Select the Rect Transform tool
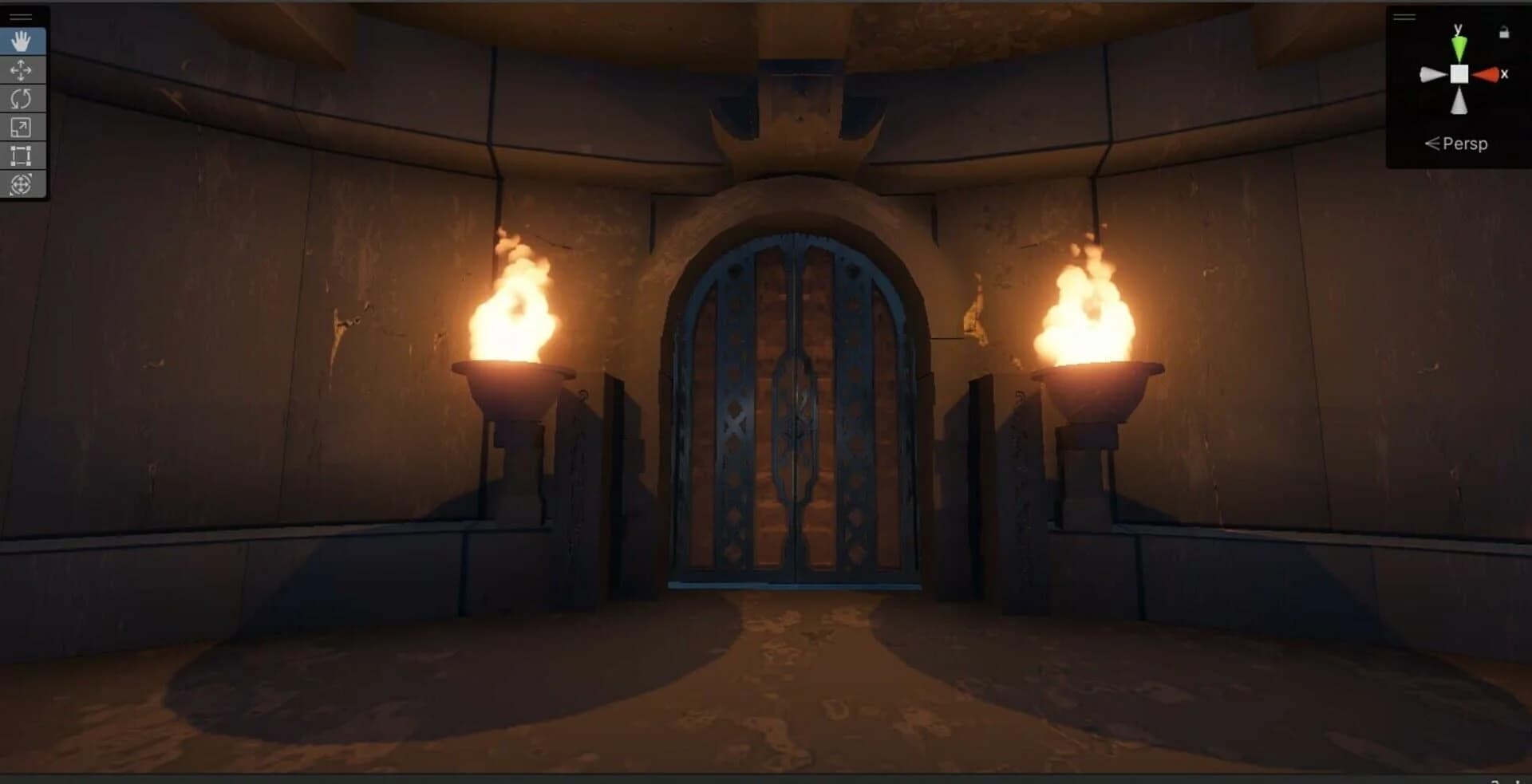Screen dimensions: 1532x784 pyautogui.click(x=22, y=156)
